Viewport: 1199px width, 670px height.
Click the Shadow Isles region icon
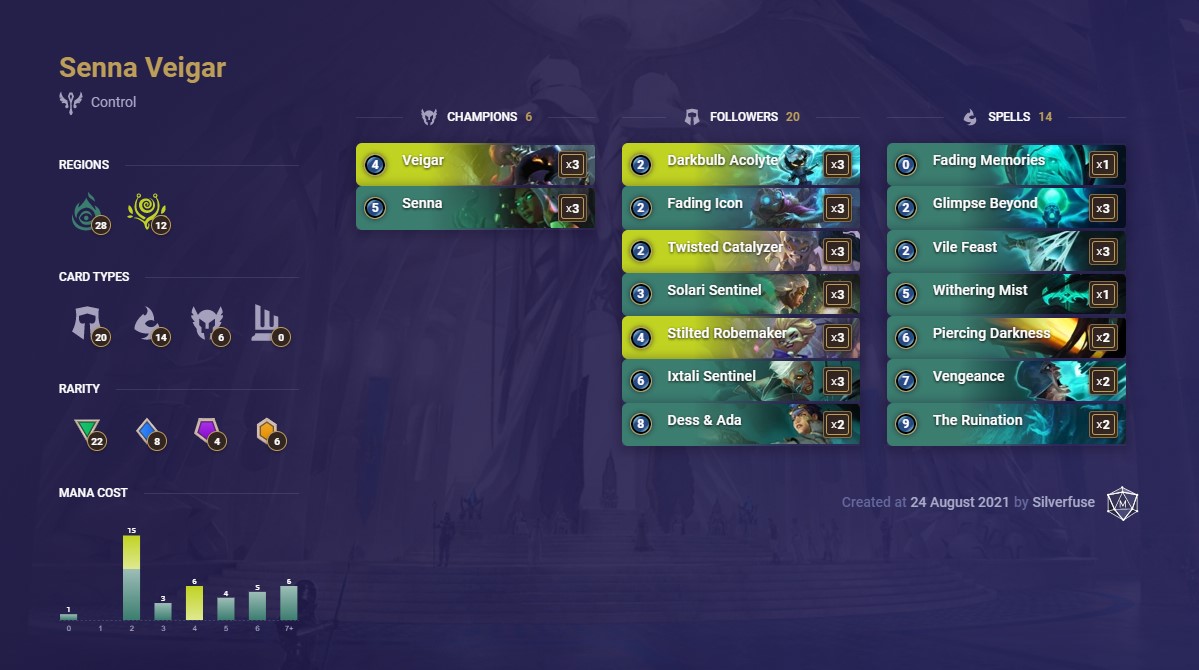pos(89,212)
